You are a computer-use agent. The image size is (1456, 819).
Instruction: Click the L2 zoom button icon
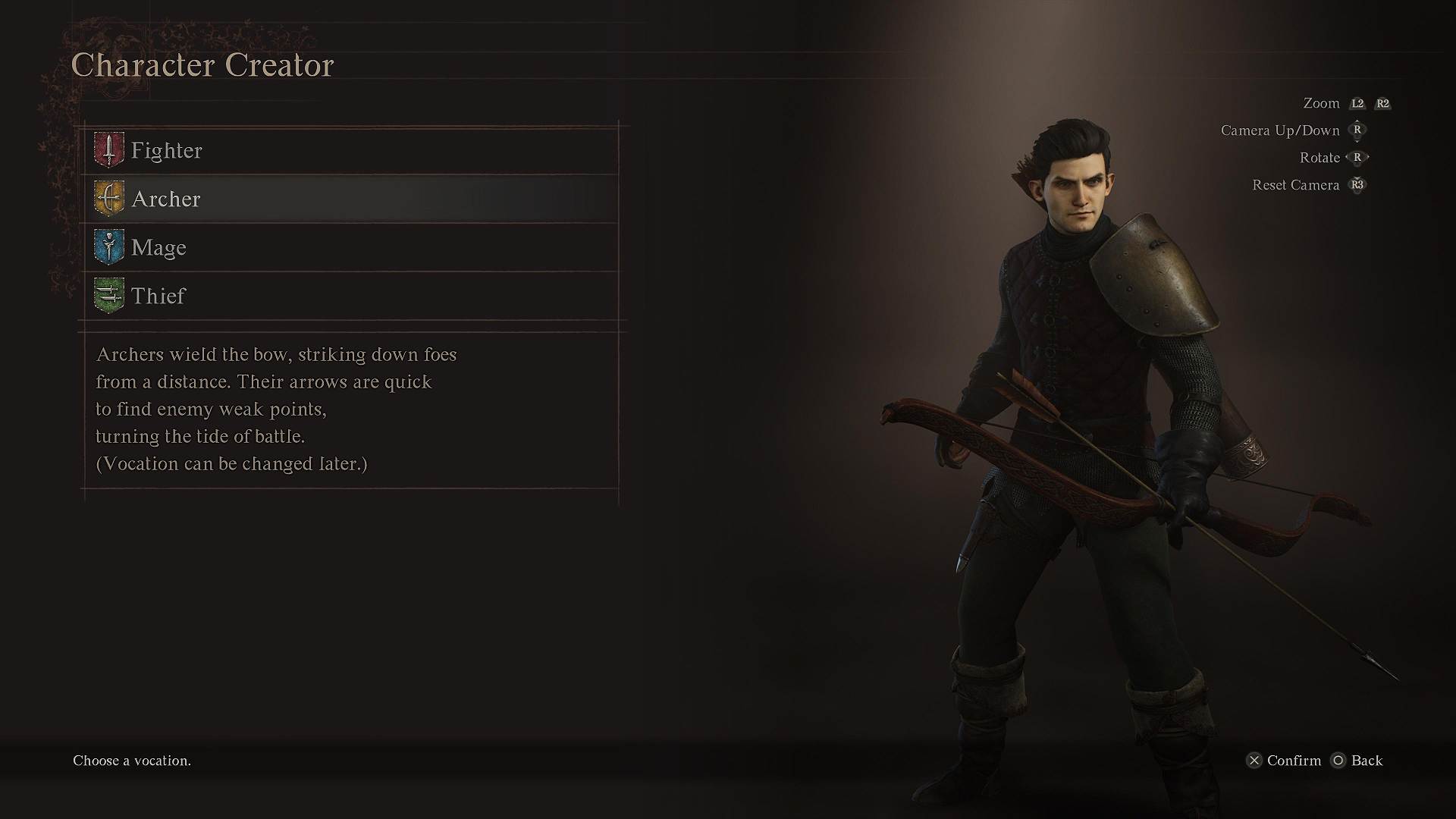click(x=1357, y=103)
